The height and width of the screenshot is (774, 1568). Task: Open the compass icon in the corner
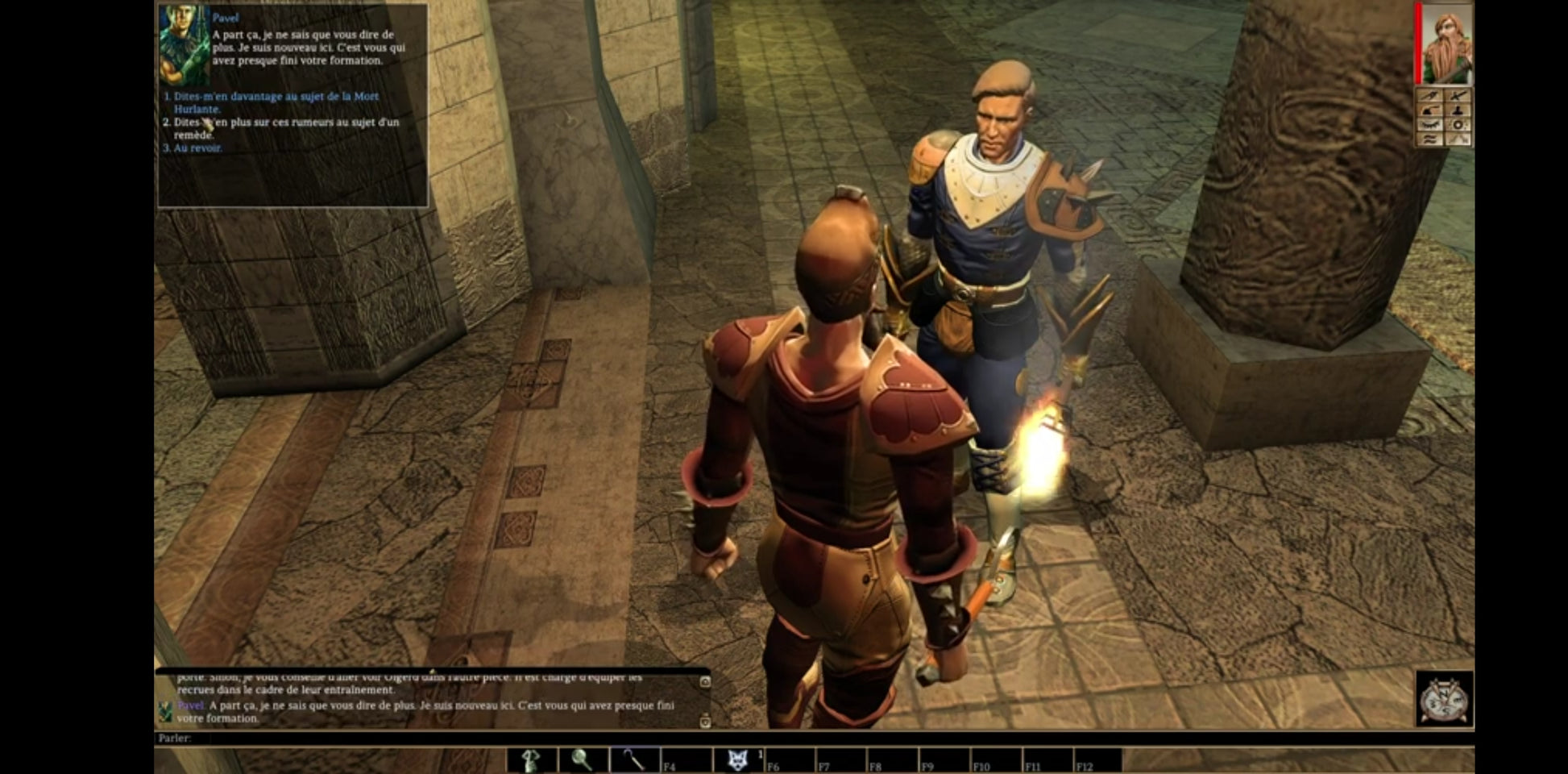click(x=1444, y=699)
